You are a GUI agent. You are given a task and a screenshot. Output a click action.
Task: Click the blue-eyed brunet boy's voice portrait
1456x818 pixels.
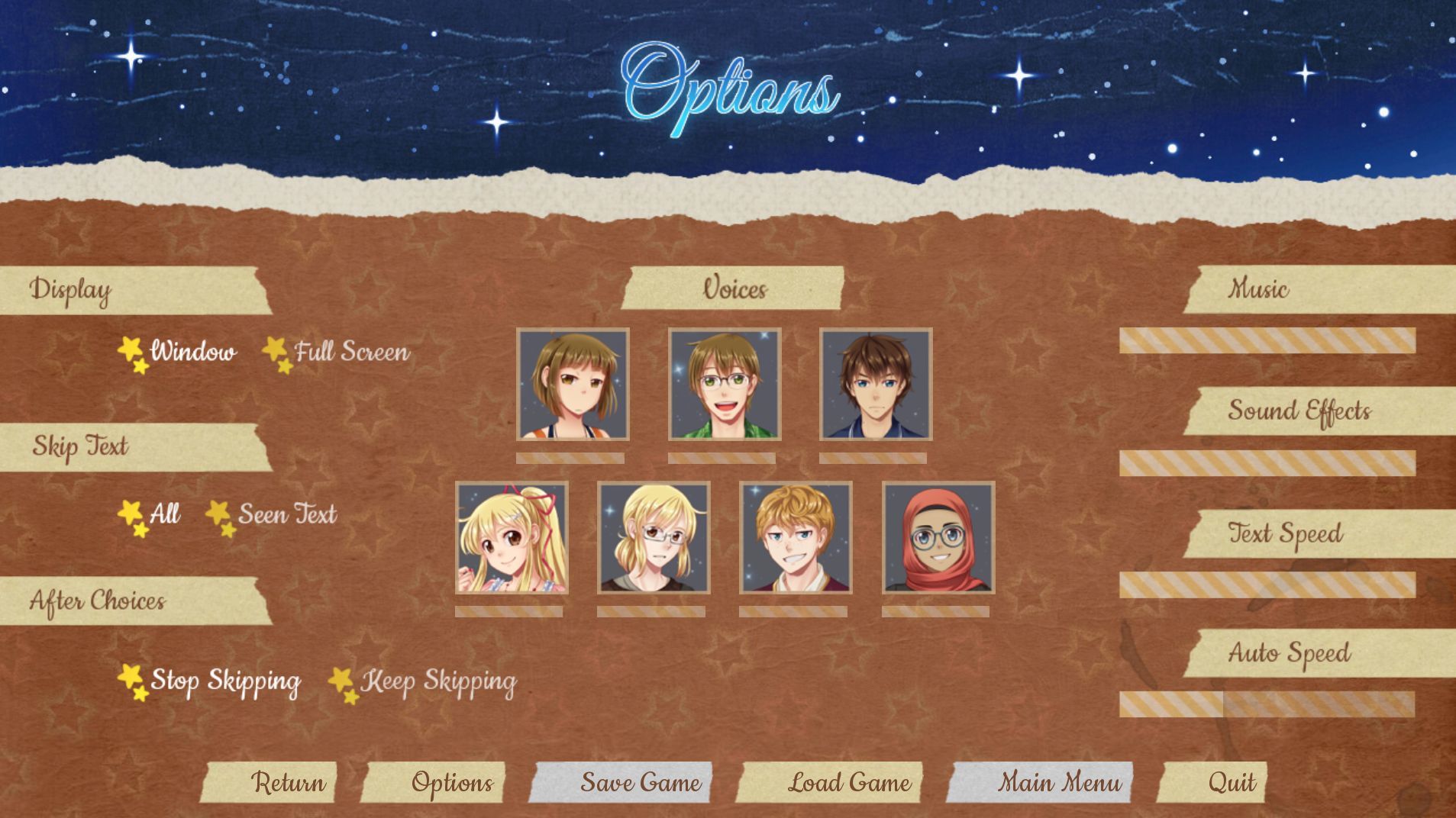pos(877,385)
